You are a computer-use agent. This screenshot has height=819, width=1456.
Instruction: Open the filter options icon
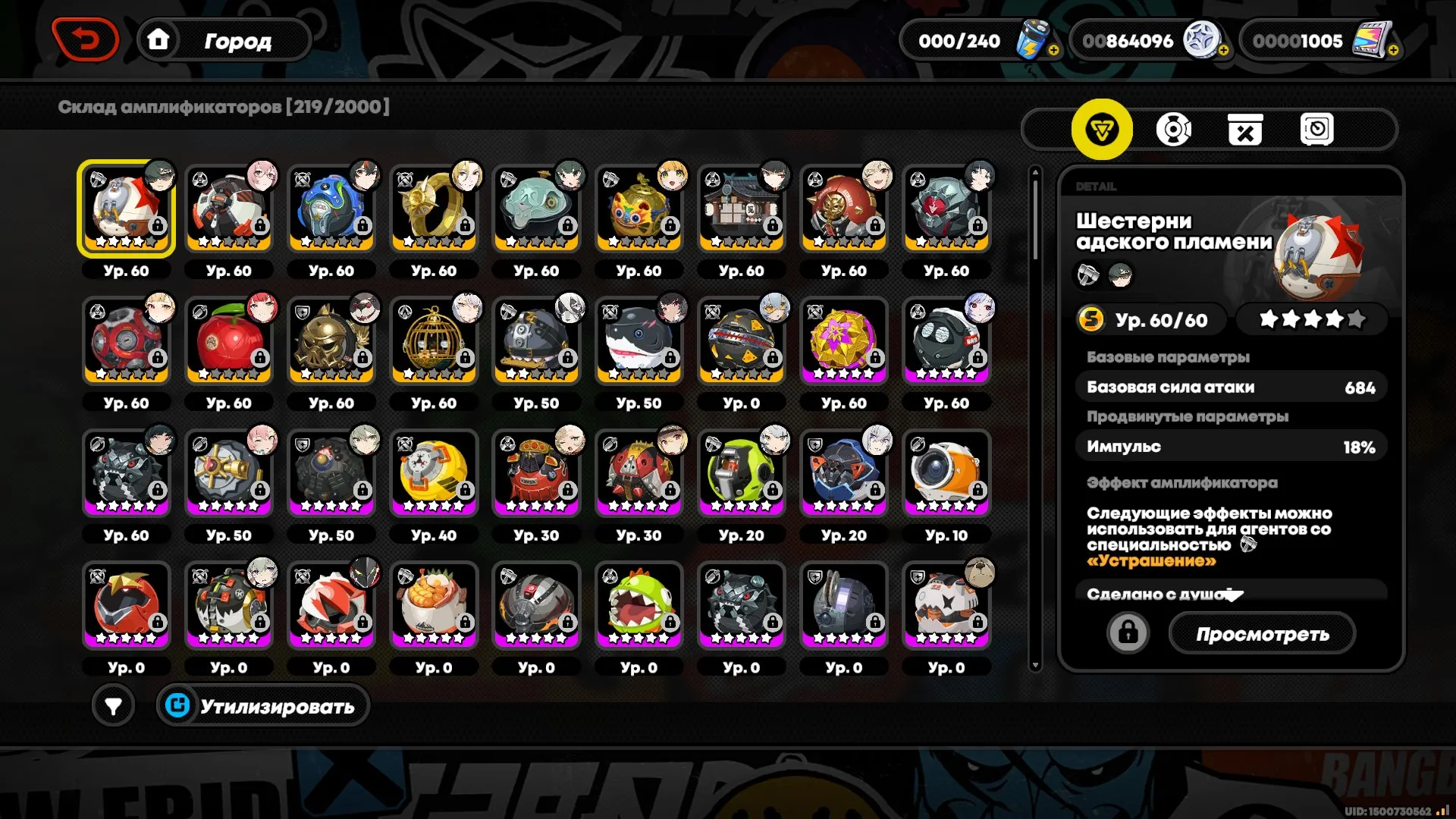coord(112,704)
